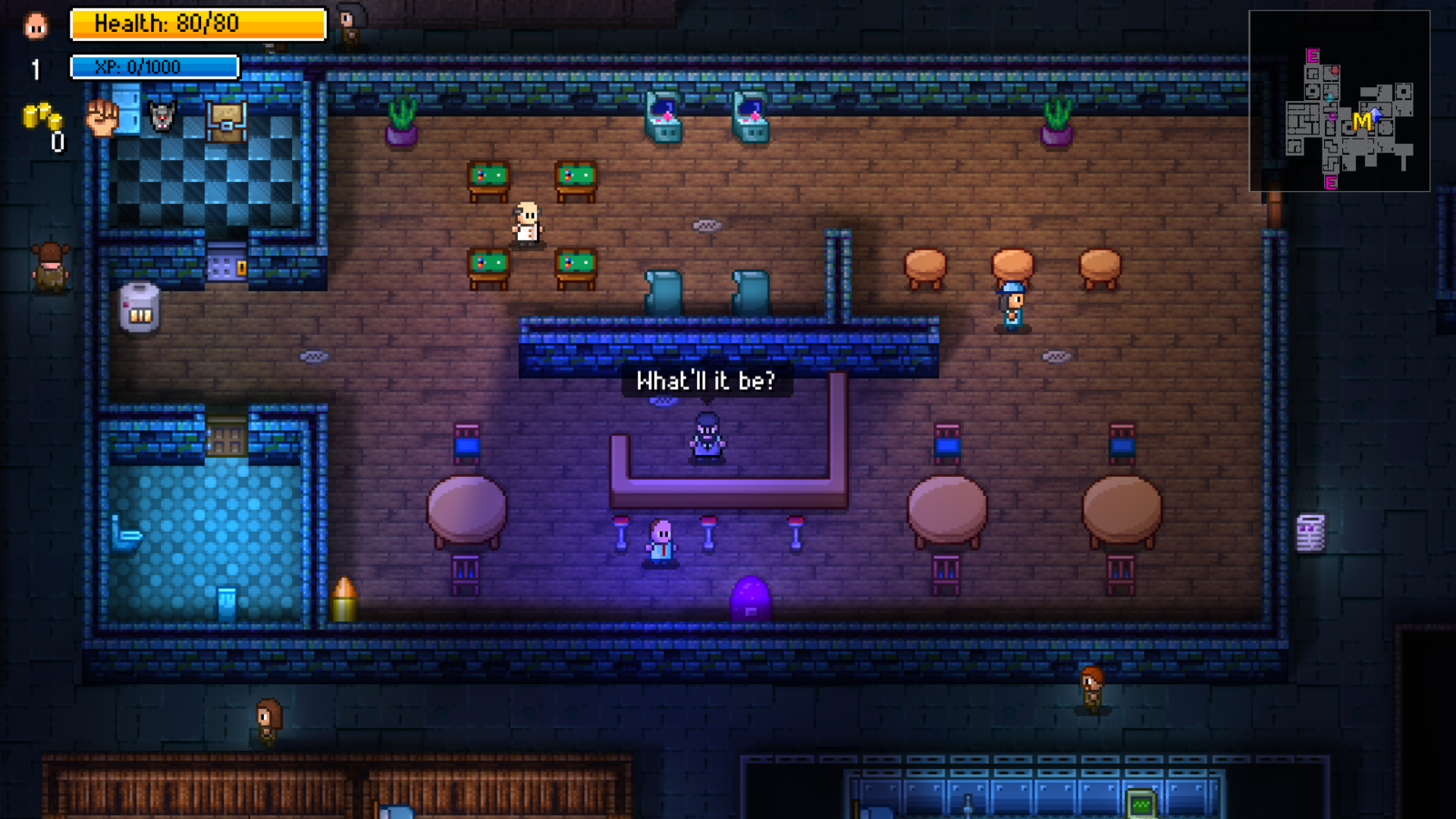Click the Health: 80/80 bar
This screenshot has width=1456, height=819.
pyautogui.click(x=197, y=24)
